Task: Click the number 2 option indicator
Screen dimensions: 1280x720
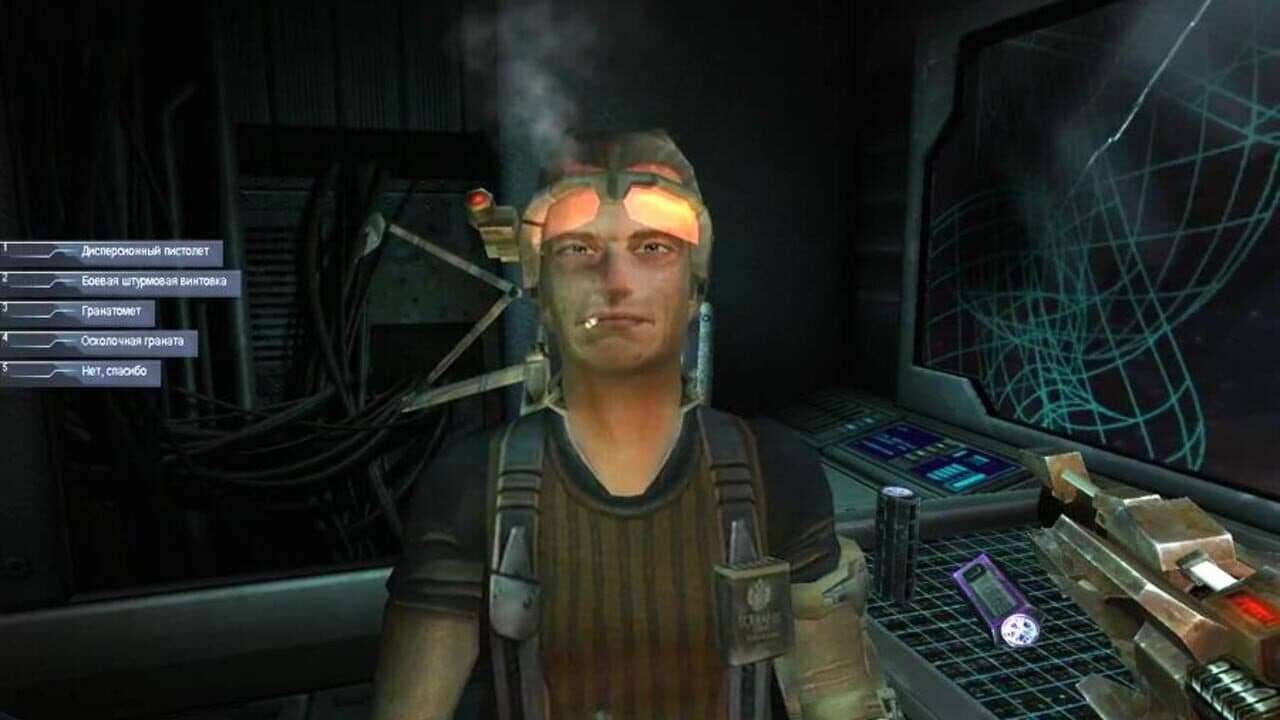Action: tap(4, 277)
